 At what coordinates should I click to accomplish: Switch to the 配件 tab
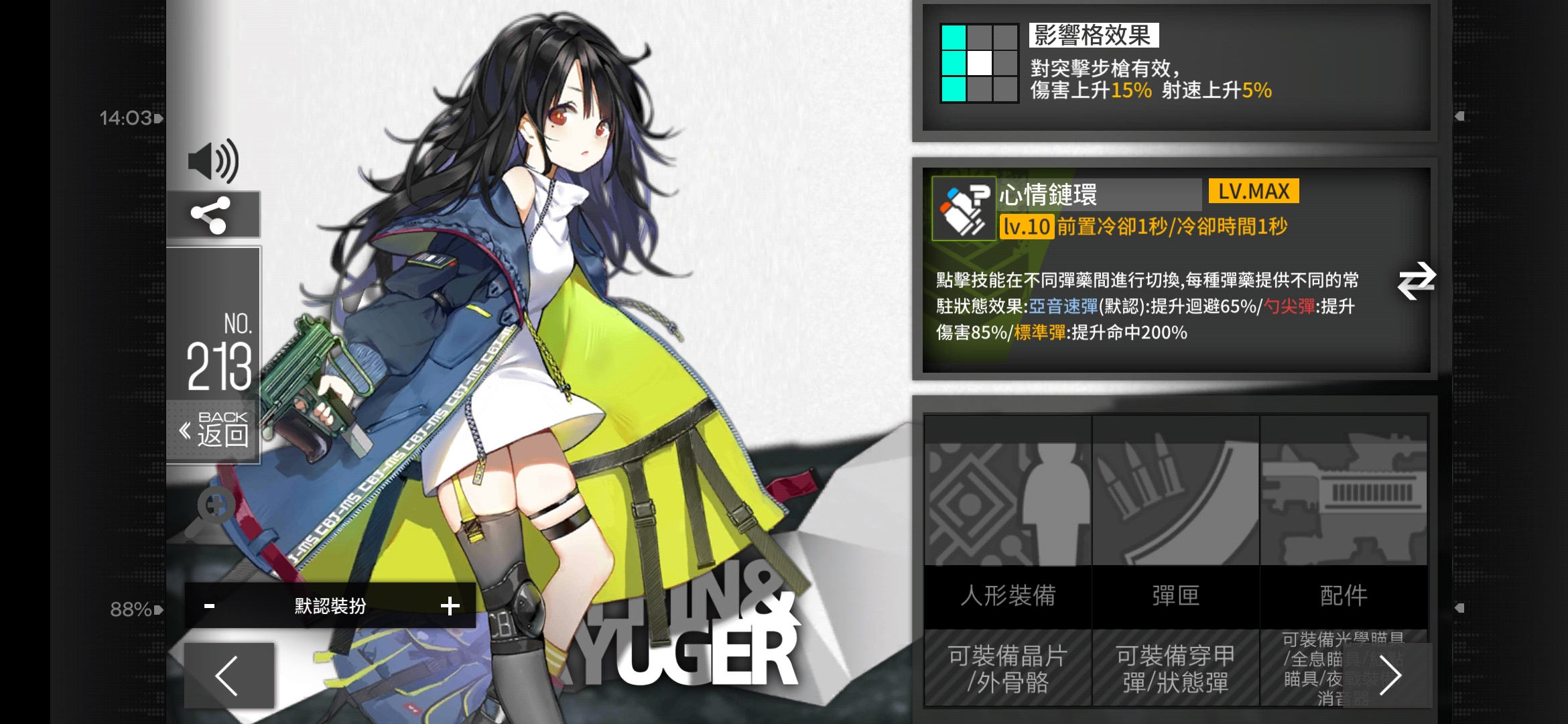coord(1344,597)
